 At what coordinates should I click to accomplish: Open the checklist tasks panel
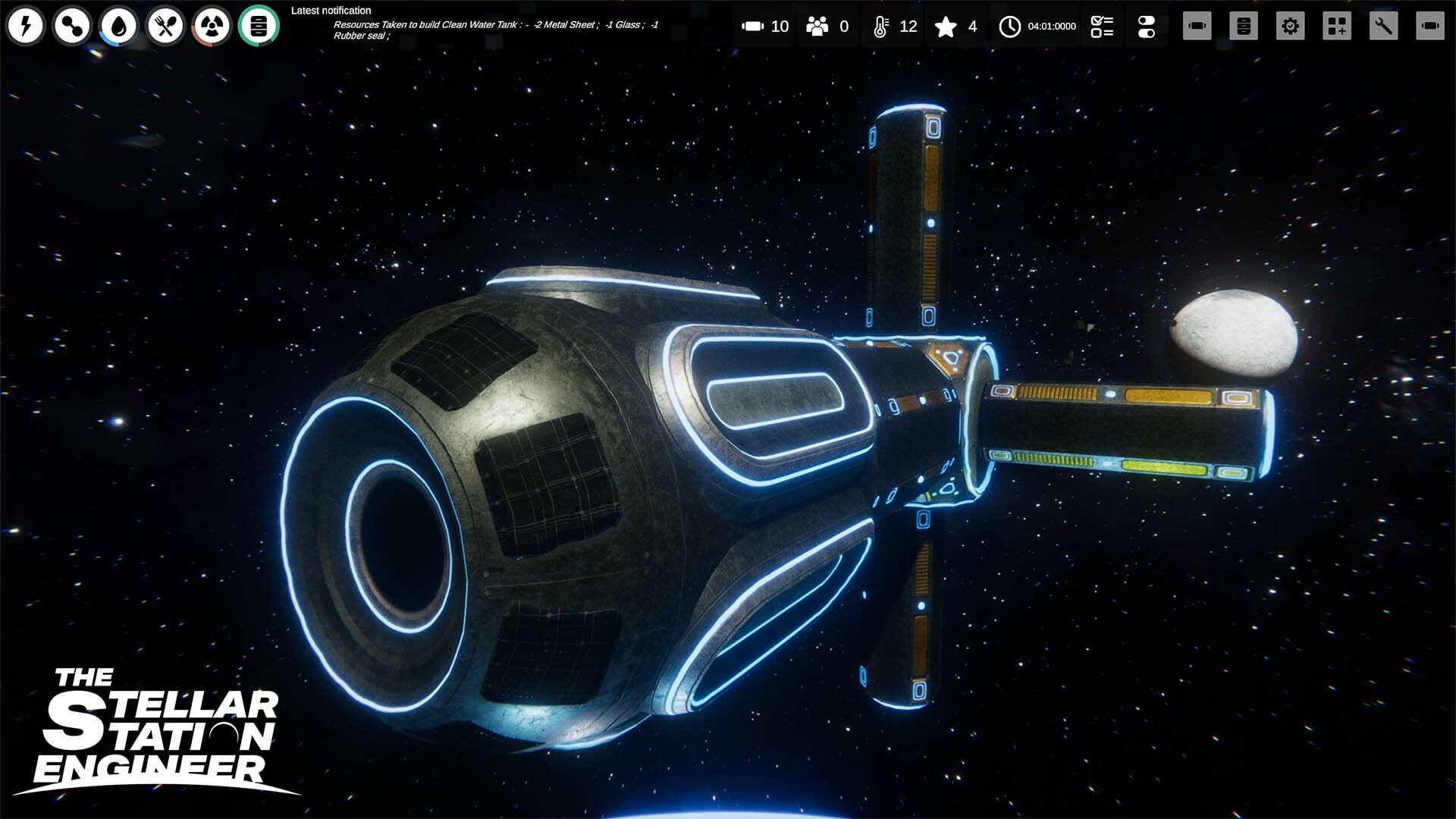pos(1101,26)
